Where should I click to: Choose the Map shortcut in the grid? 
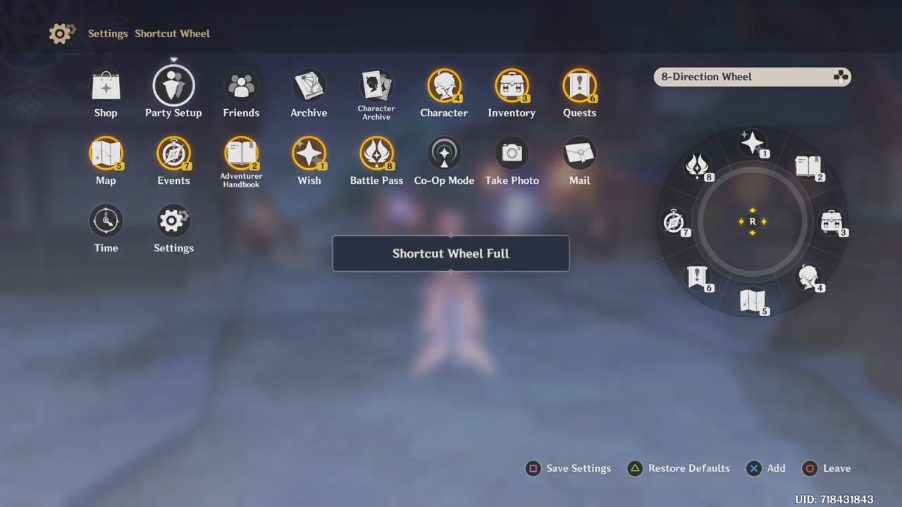[106, 153]
